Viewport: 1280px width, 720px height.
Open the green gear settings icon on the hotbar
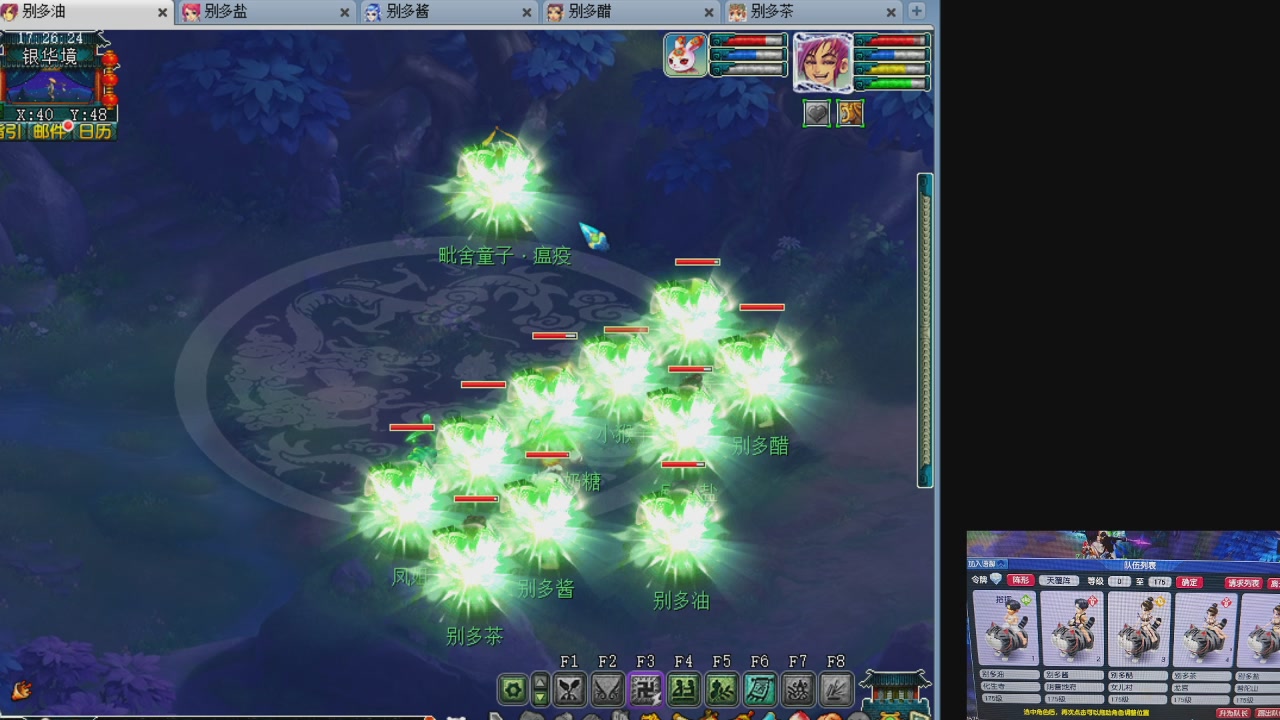512,688
